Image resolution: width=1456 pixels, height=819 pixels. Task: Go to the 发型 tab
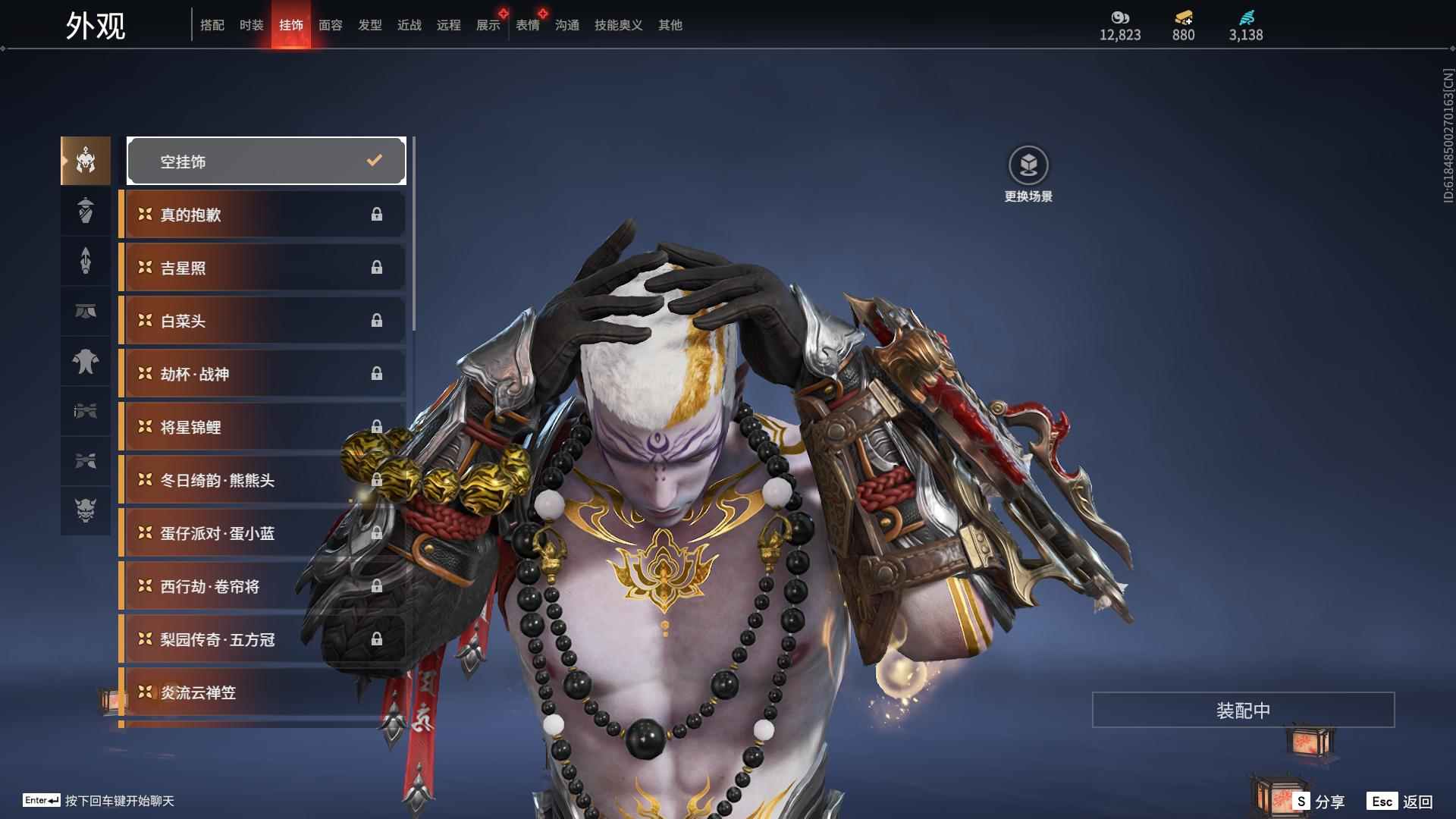point(370,25)
